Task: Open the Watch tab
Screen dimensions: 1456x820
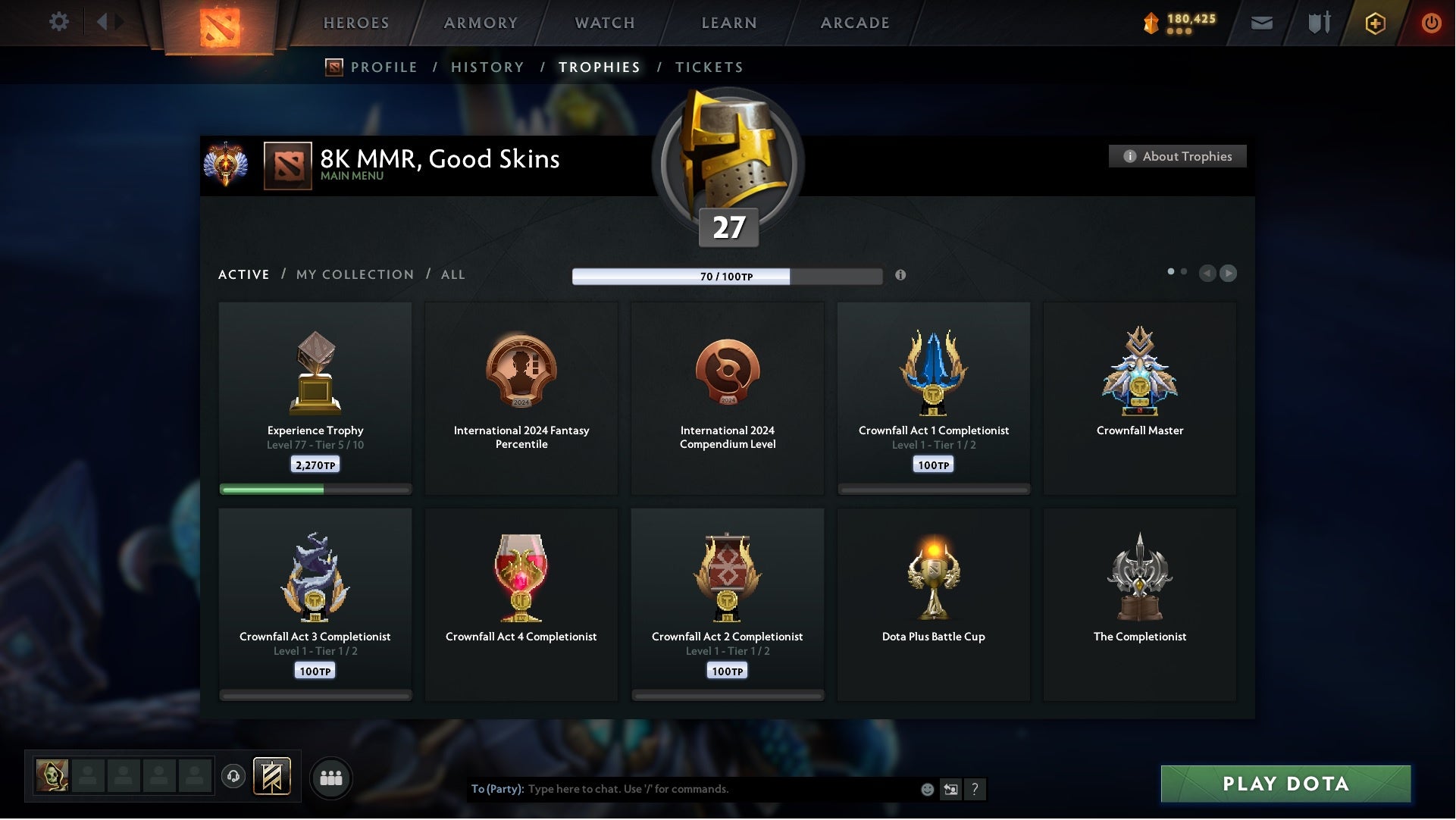Action: click(x=605, y=23)
